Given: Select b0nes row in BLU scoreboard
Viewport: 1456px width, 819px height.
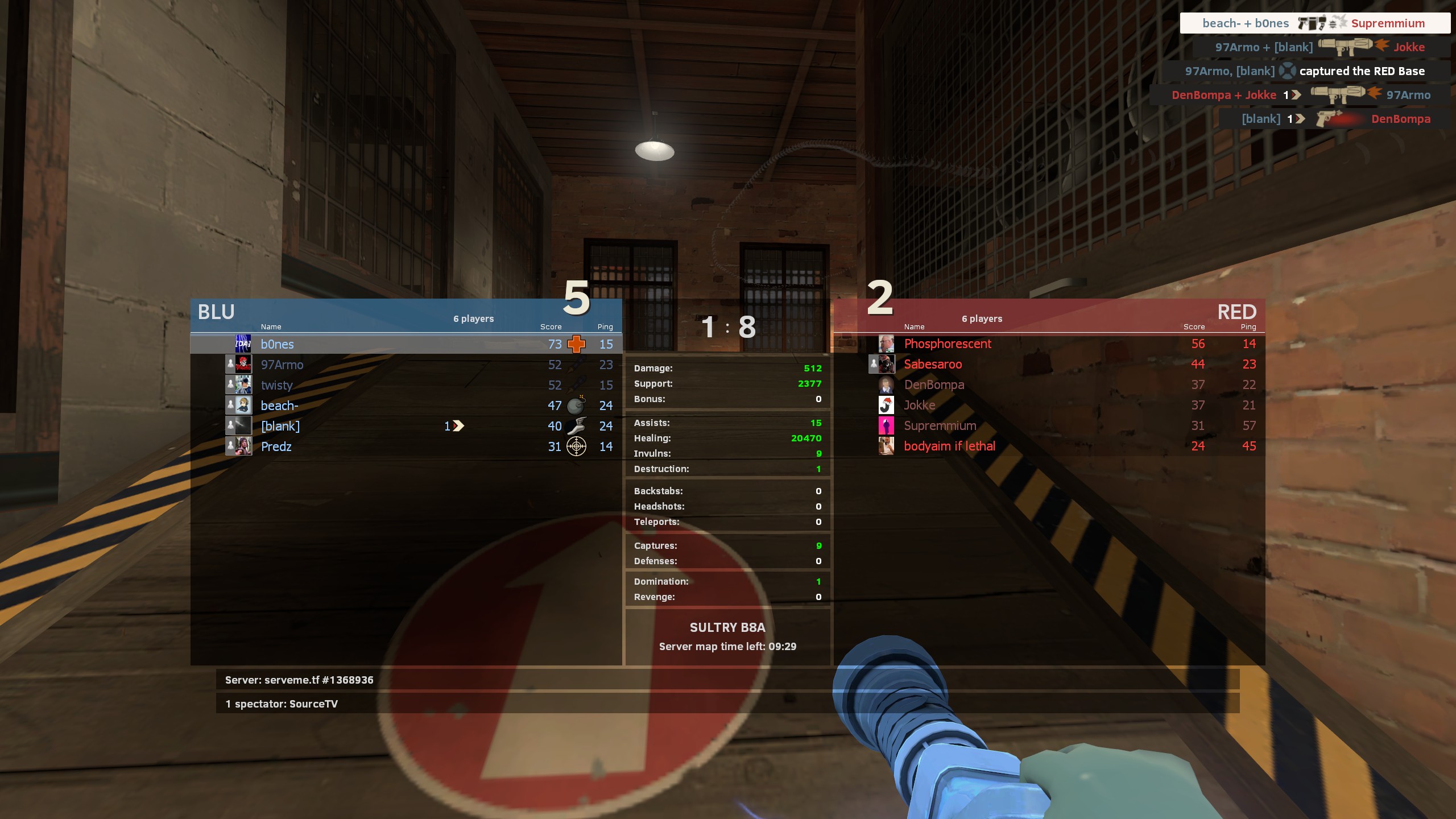Looking at the screenshot, I should [277, 344].
